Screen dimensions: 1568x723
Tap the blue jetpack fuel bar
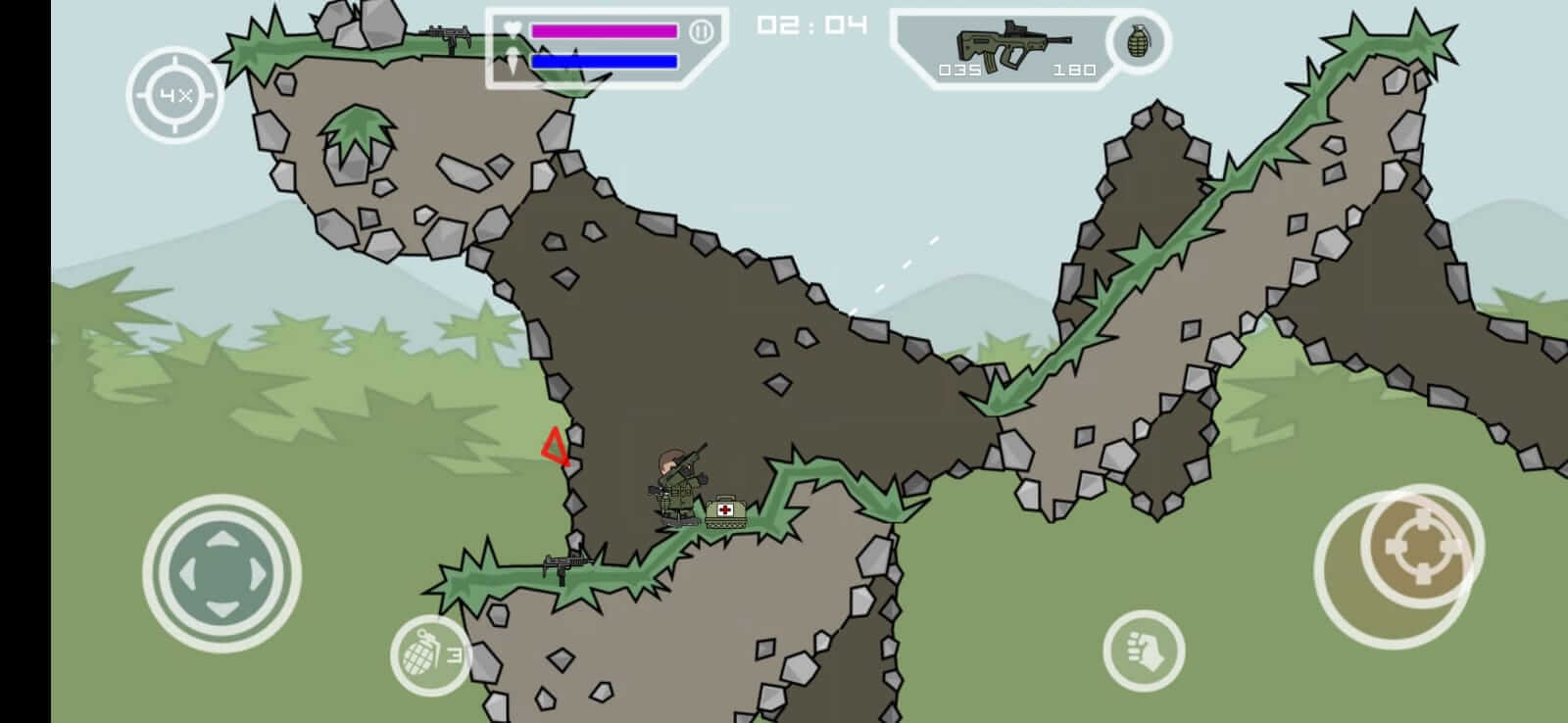602,62
